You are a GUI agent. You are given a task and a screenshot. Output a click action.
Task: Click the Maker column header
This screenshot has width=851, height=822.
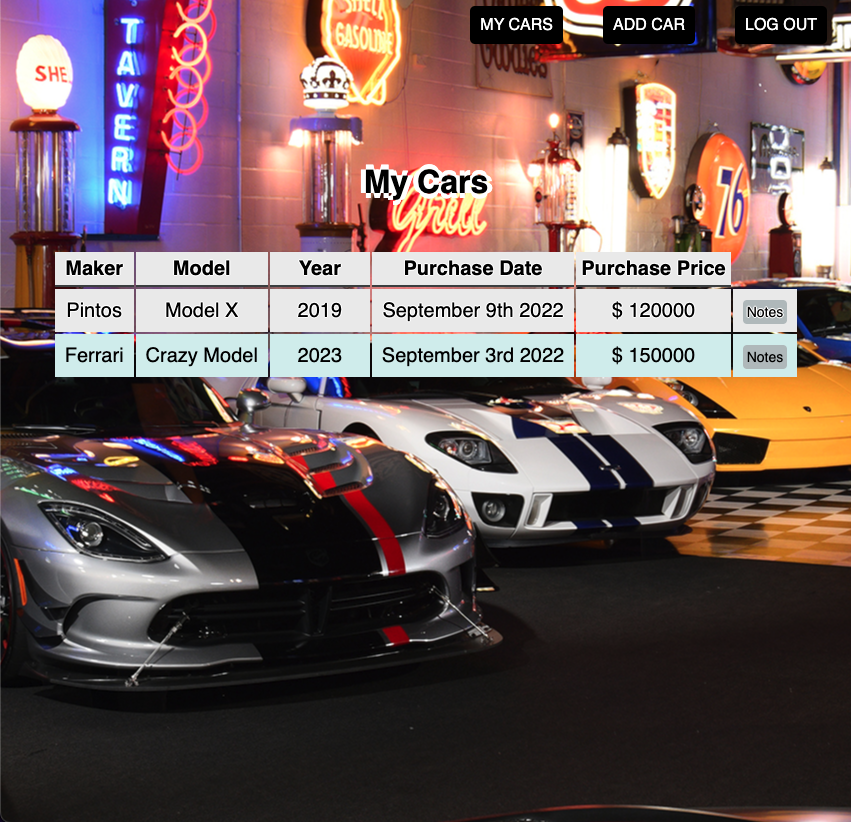coord(94,268)
